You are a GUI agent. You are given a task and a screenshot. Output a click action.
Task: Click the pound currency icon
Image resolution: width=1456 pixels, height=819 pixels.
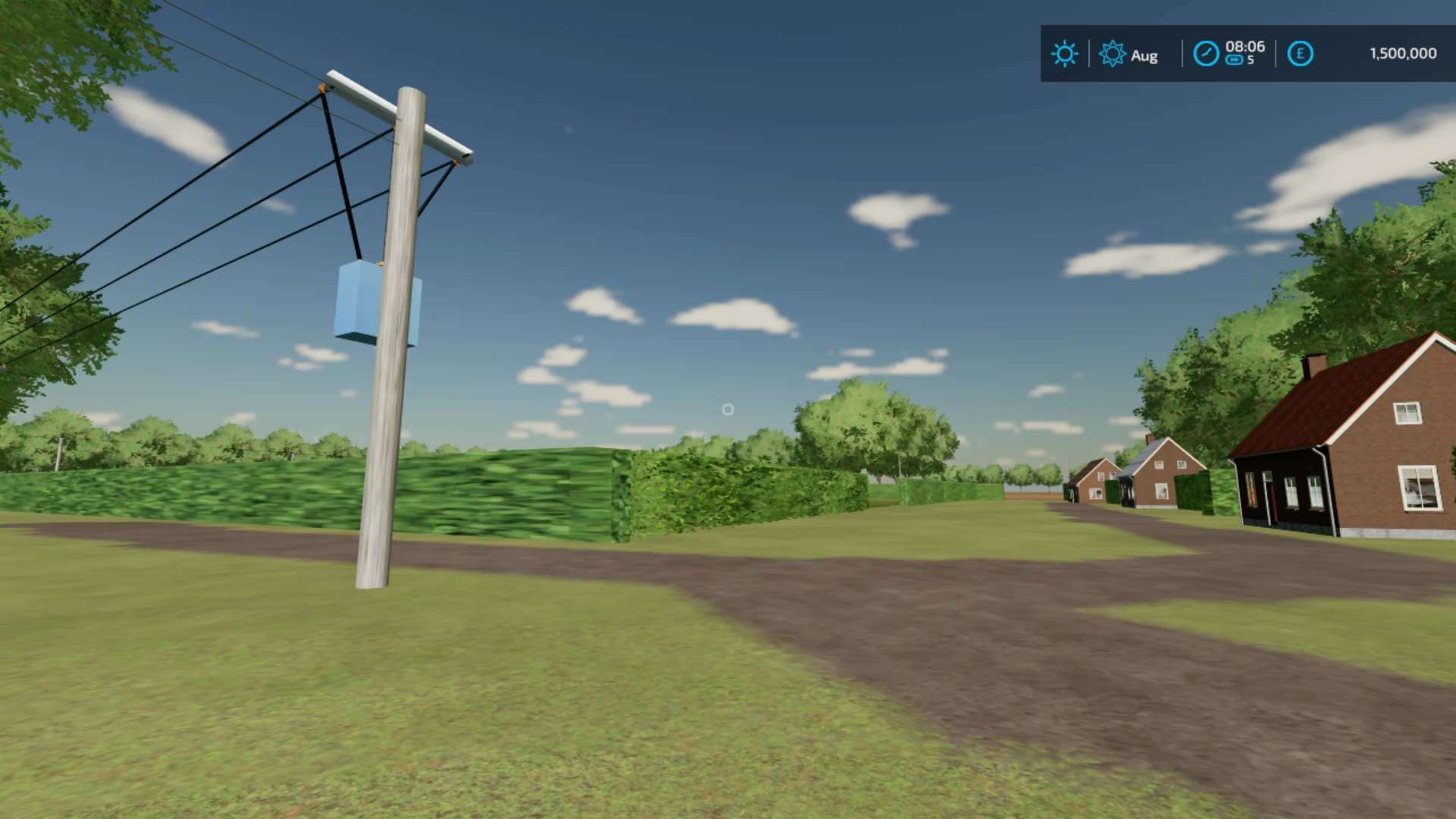coord(1300,54)
